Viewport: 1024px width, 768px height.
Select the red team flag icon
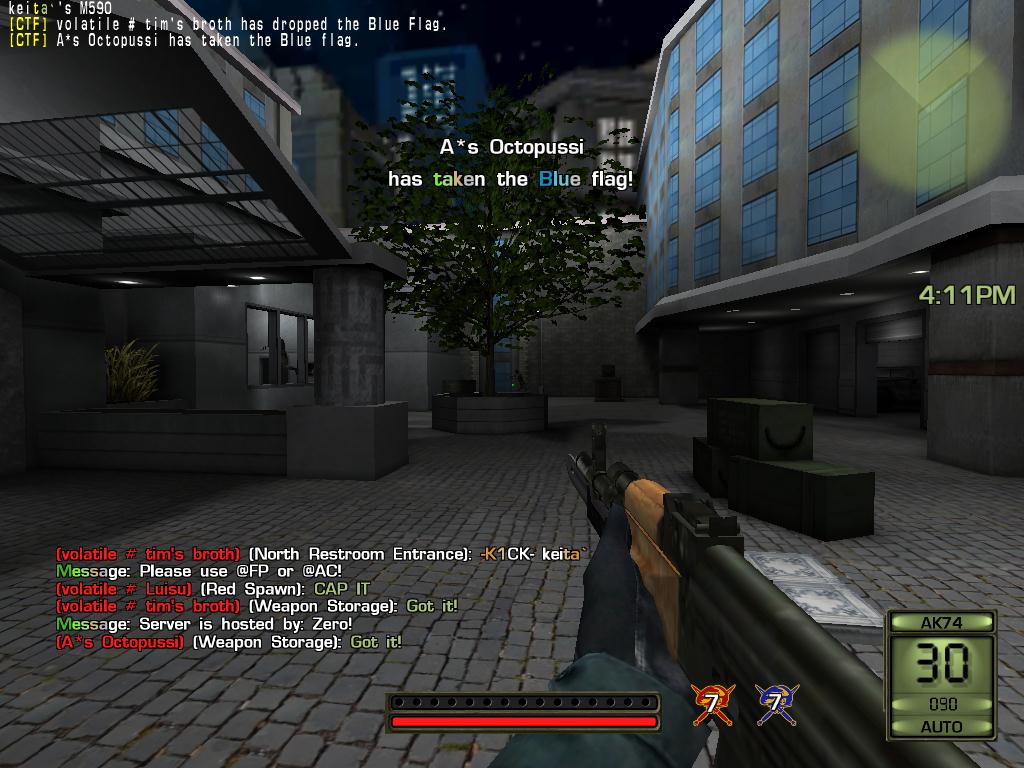[712, 704]
